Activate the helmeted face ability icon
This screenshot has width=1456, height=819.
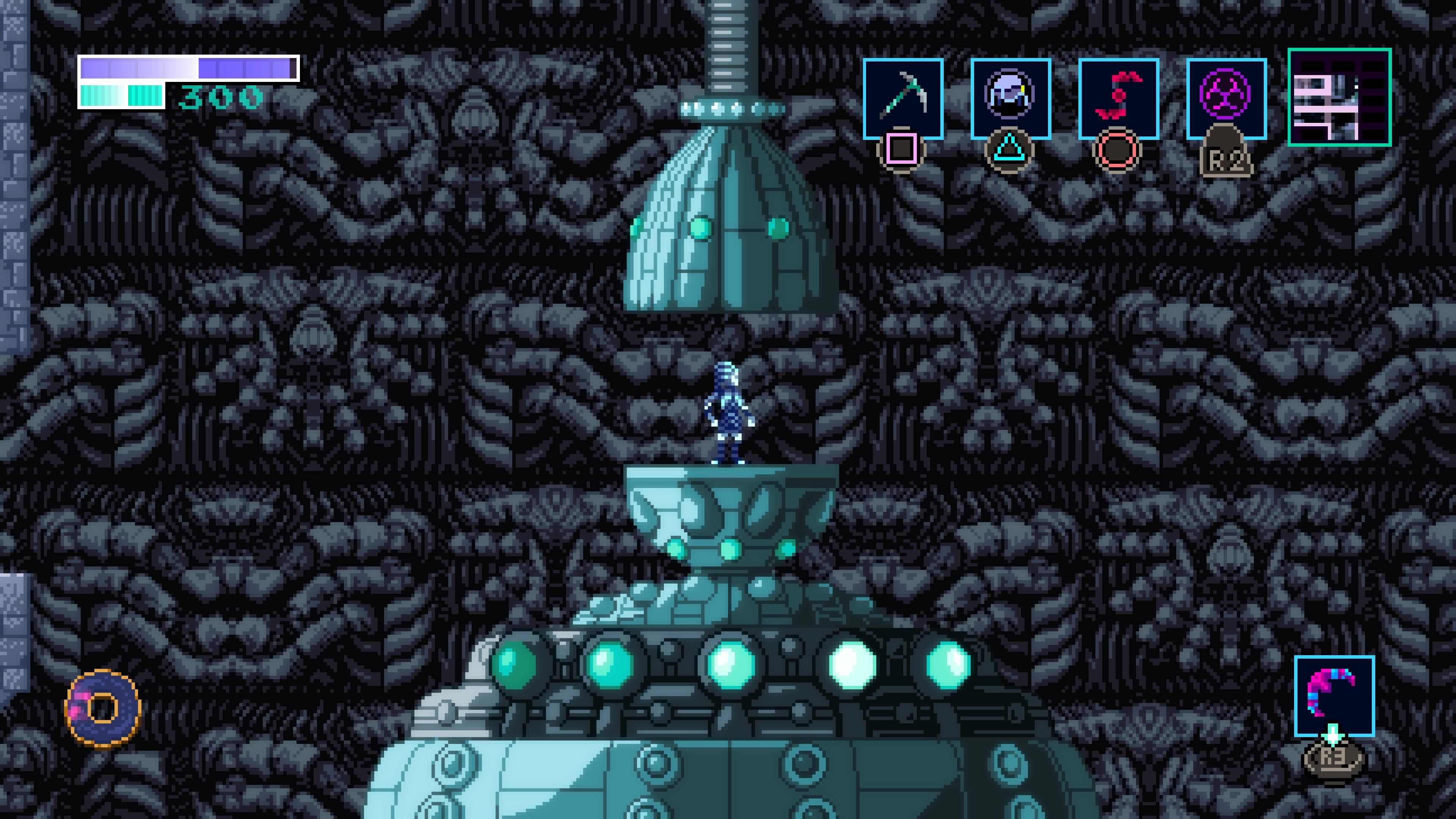pos(1010,98)
